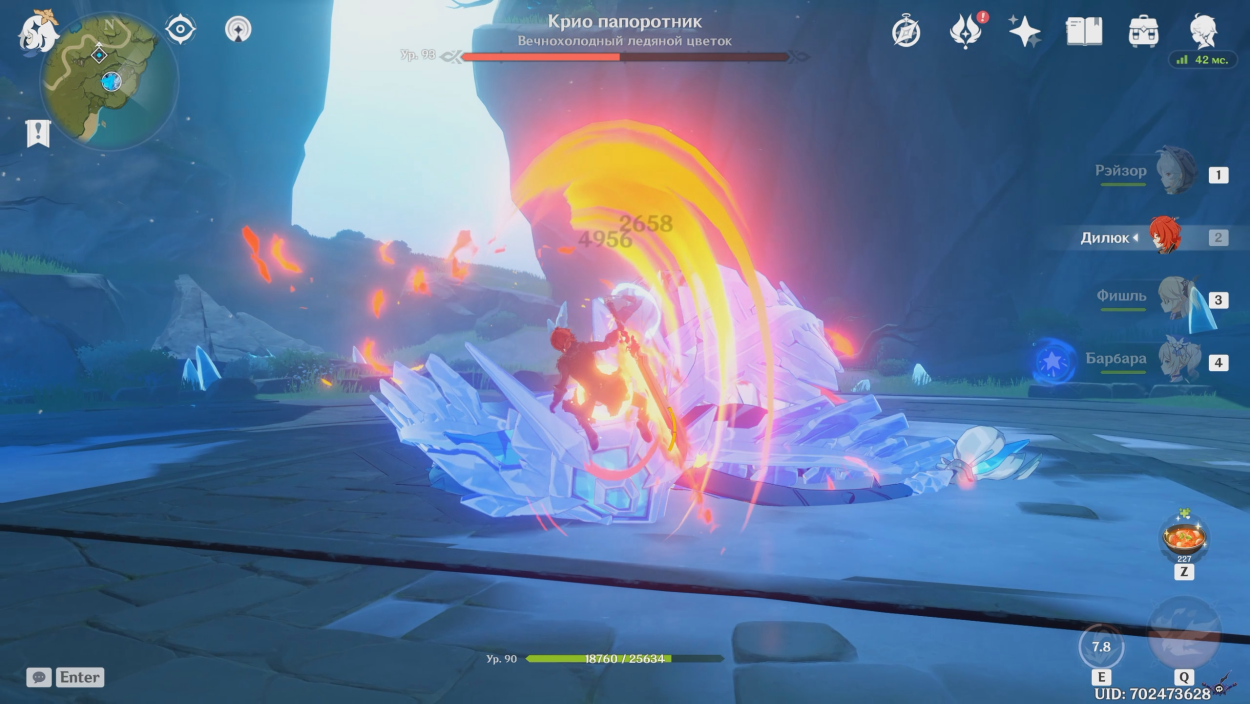Open the adventure compass icon
Image resolution: width=1250 pixels, height=704 pixels.
click(x=906, y=32)
